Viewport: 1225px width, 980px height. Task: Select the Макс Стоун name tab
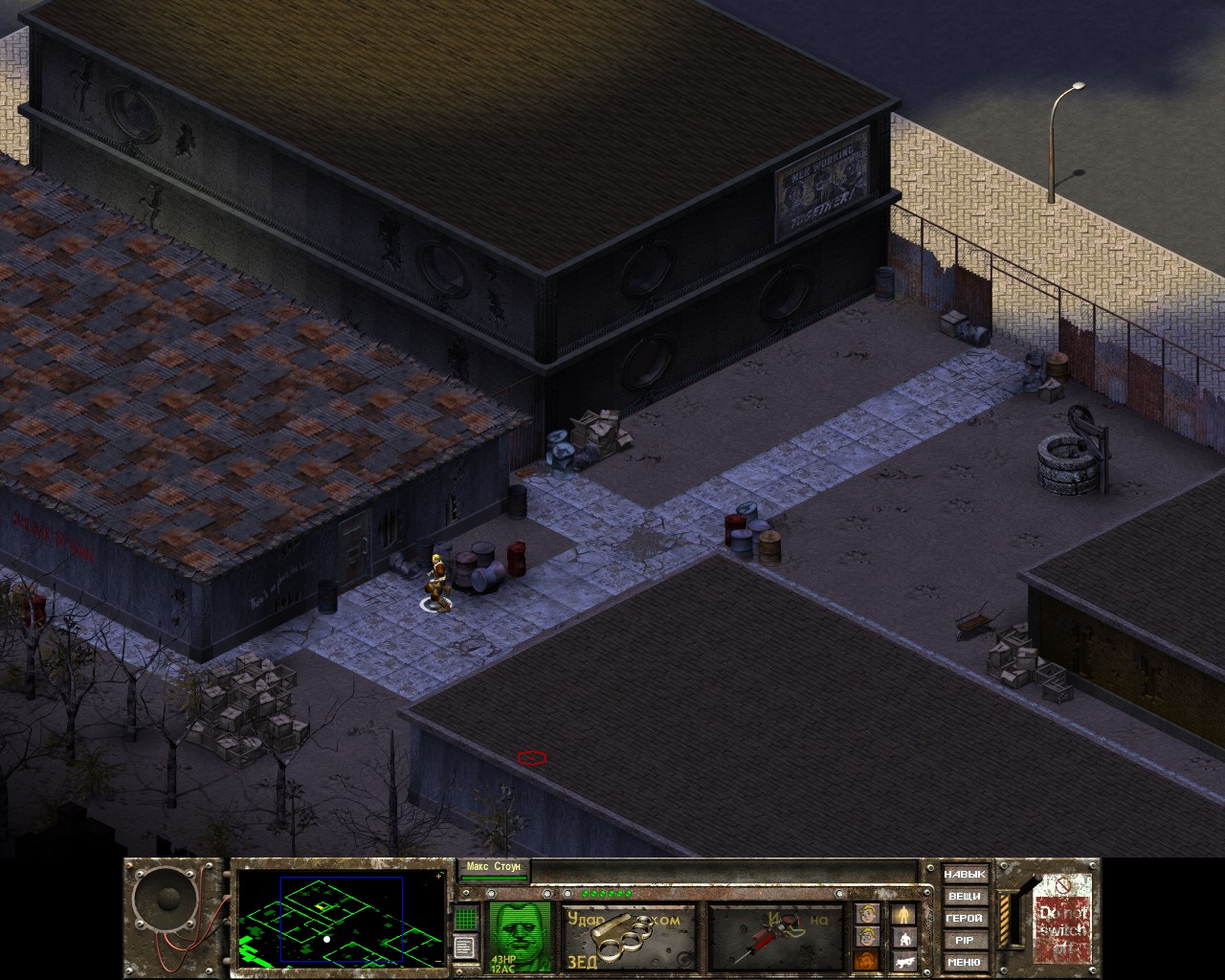pyautogui.click(x=494, y=868)
